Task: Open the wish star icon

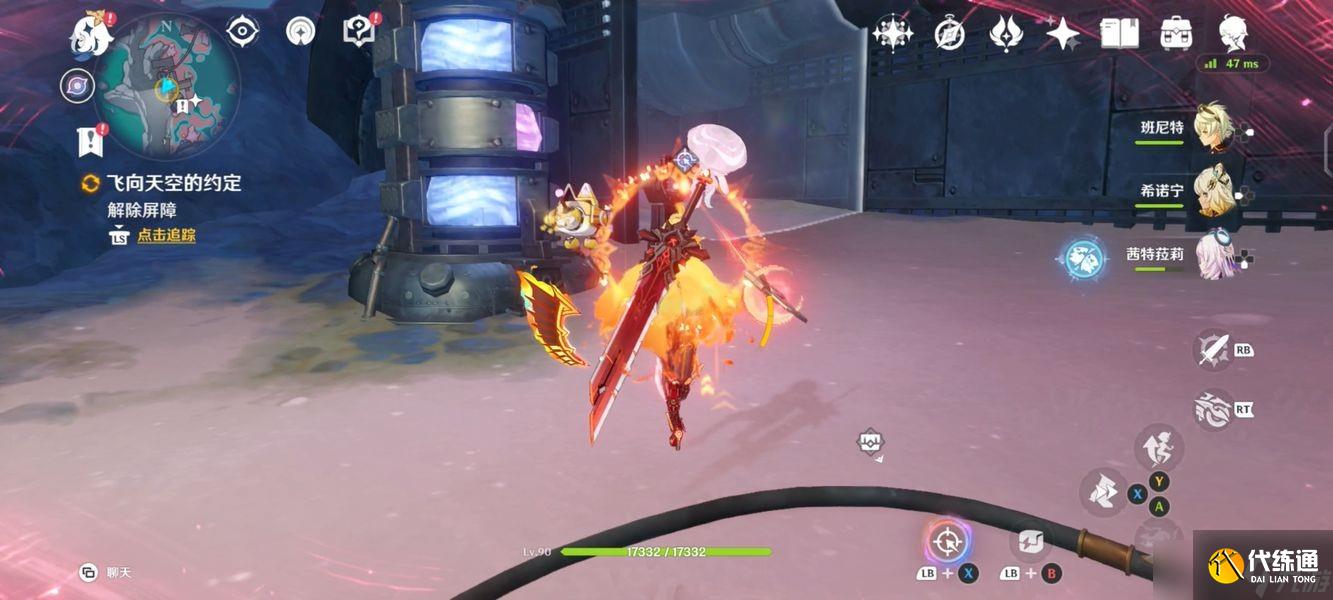Action: [x=891, y=33]
